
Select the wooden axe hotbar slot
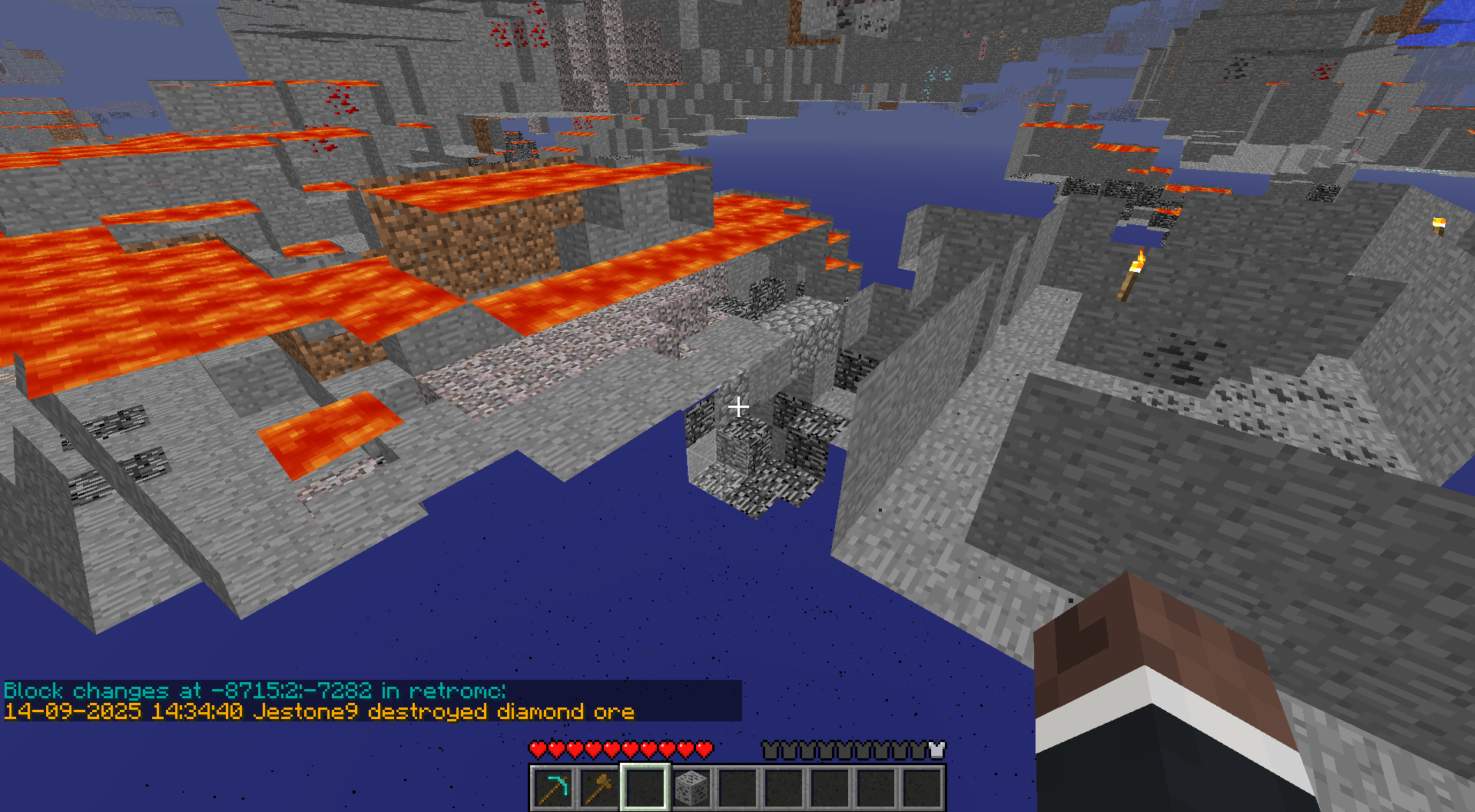(x=599, y=788)
